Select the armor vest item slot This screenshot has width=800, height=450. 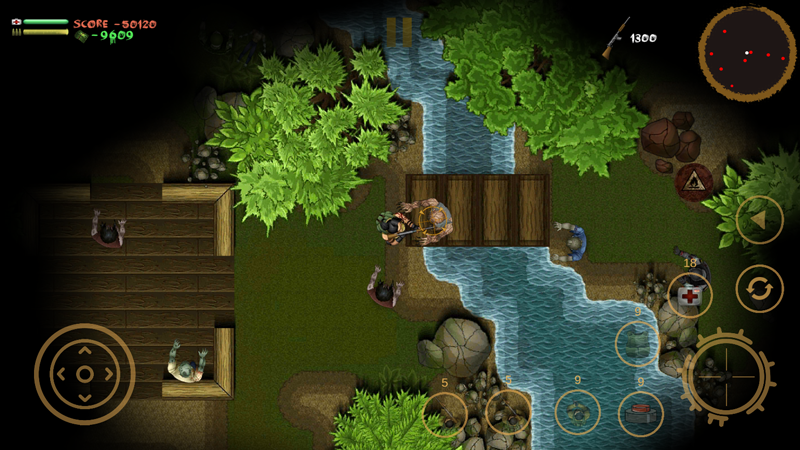tap(637, 344)
